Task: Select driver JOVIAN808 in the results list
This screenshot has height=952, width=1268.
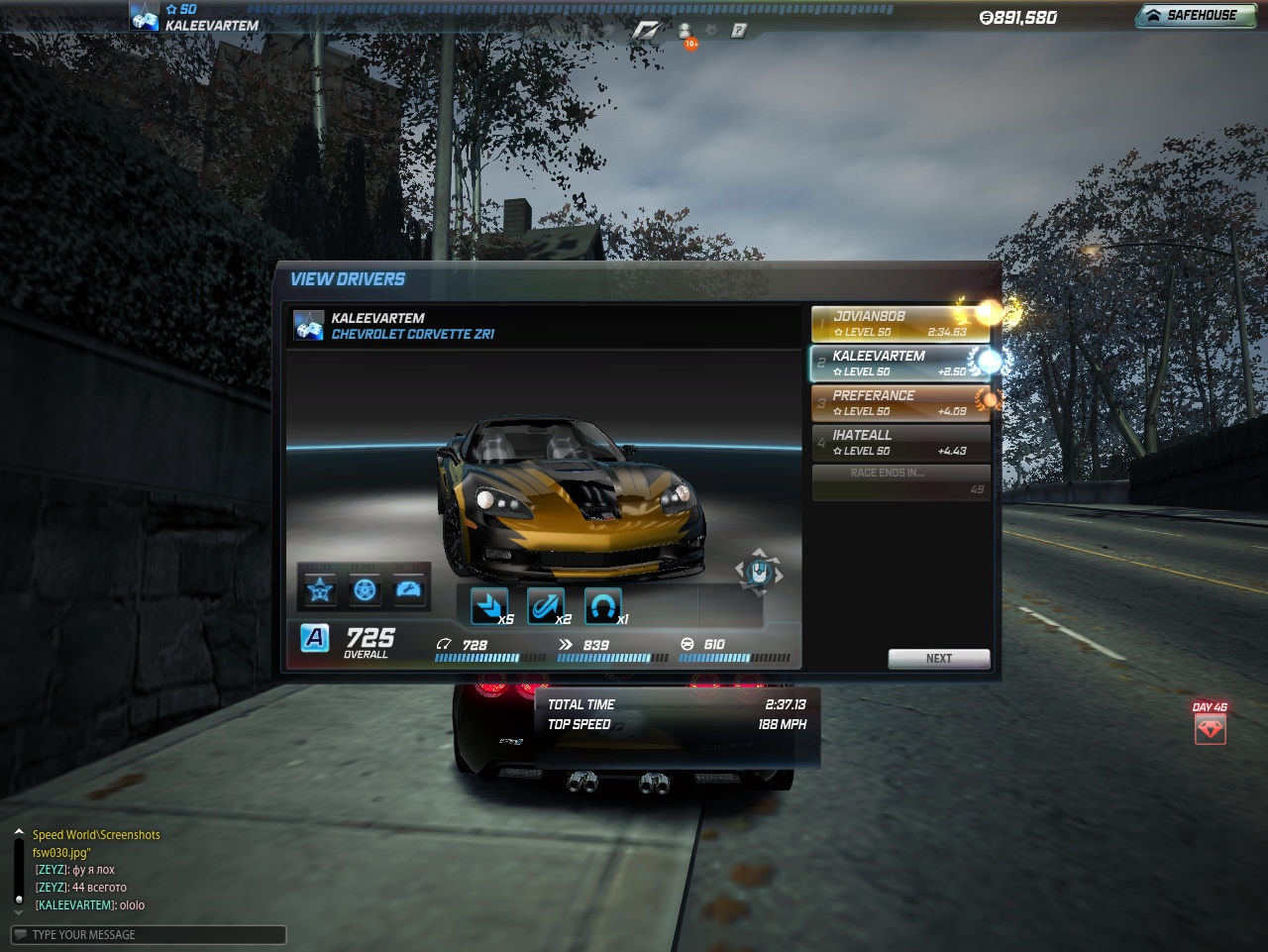Action: 899,324
